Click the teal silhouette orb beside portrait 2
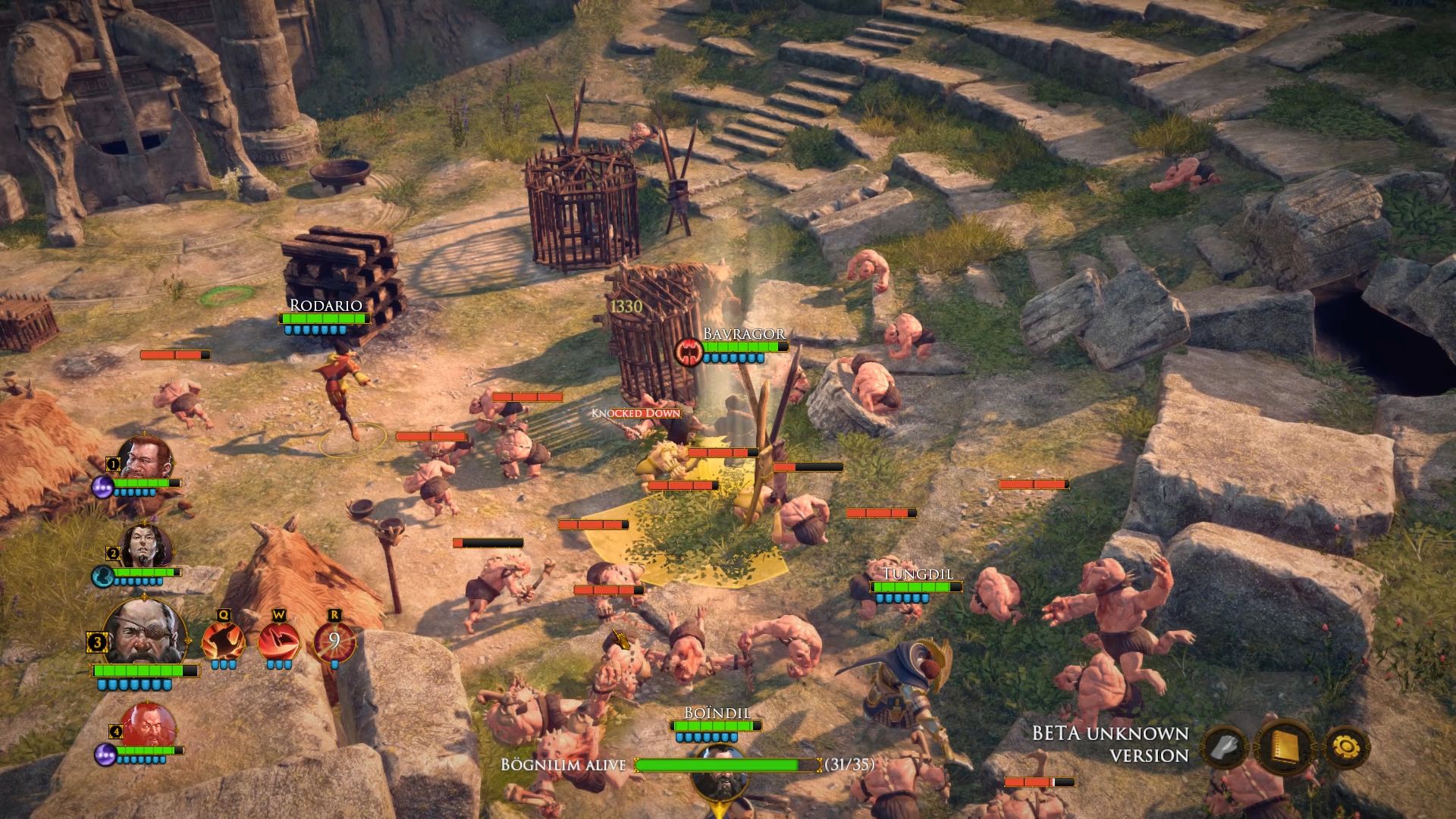Screen dimensions: 1456x819 (x=102, y=576)
